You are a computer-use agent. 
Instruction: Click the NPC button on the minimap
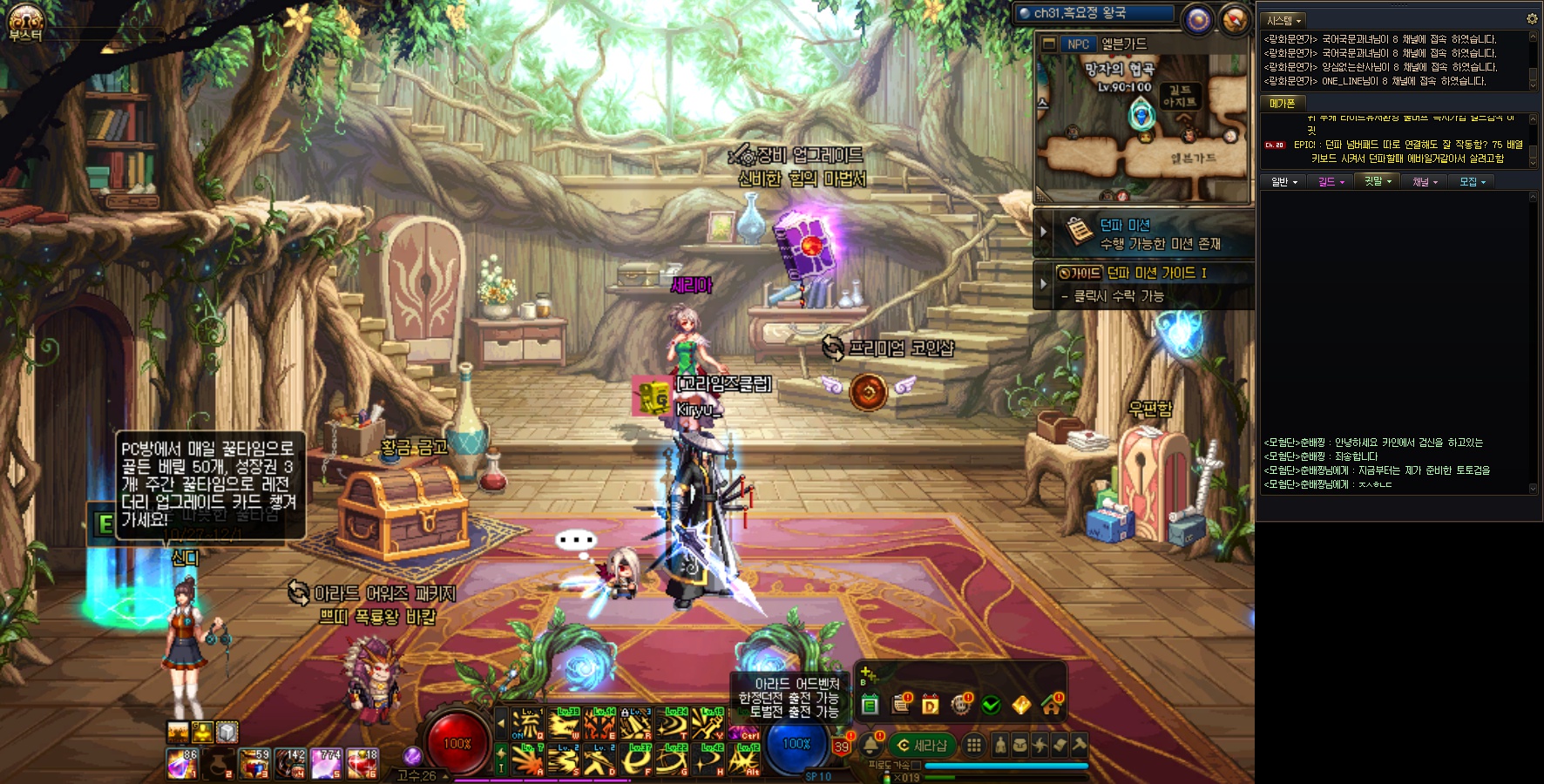[1078, 44]
